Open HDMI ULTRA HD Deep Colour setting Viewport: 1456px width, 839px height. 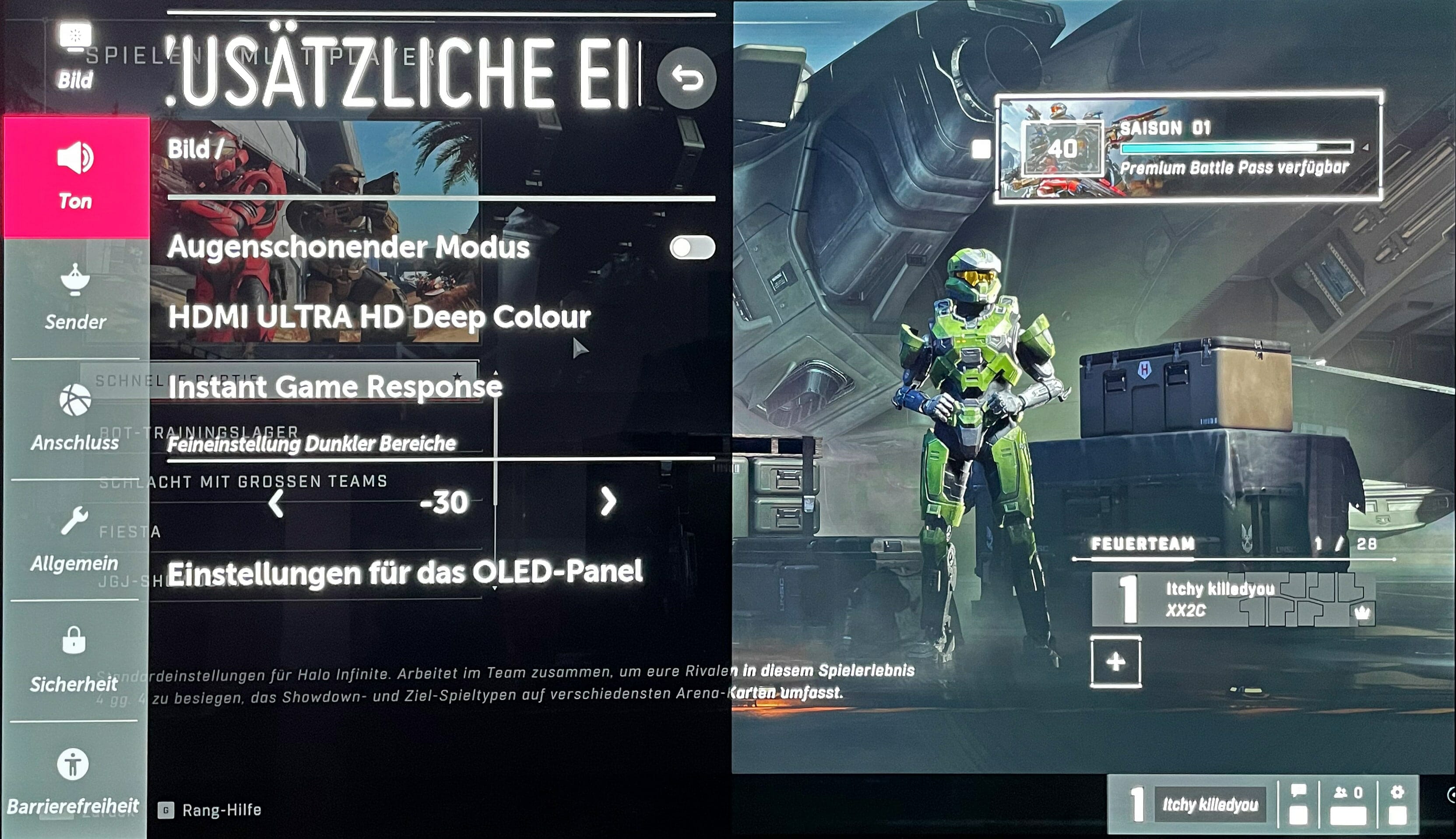click(x=380, y=317)
